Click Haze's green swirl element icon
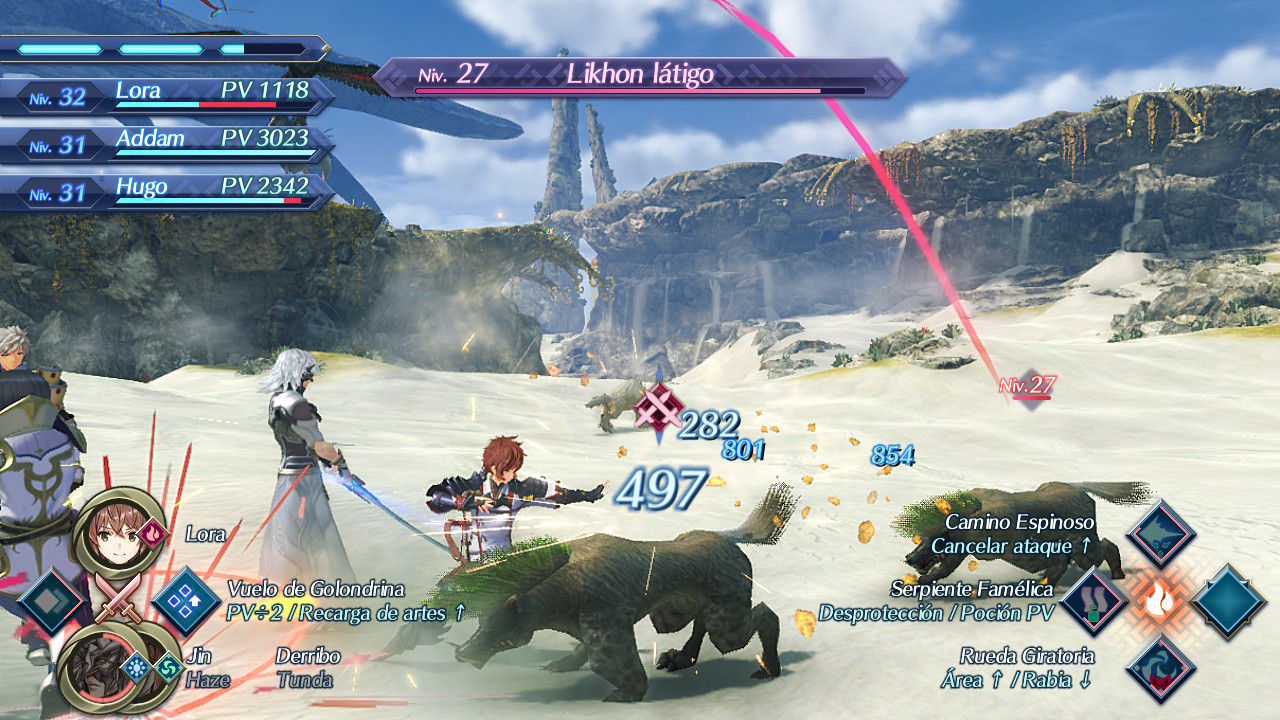This screenshot has width=1280, height=720. 170,664
